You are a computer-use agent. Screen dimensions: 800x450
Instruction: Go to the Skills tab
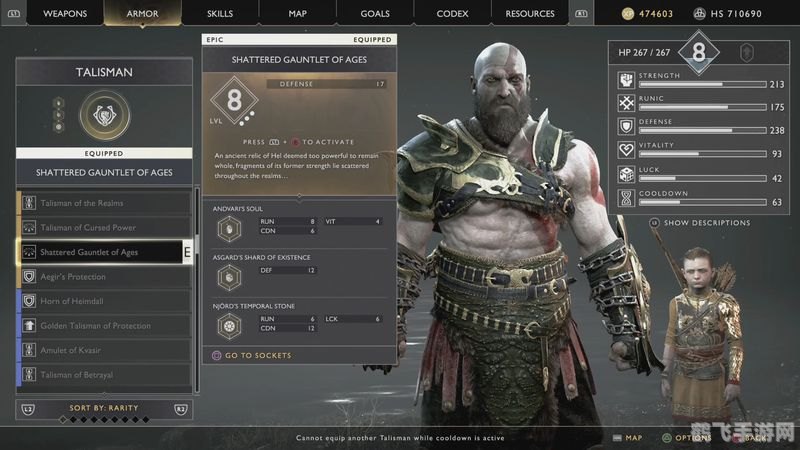point(220,14)
